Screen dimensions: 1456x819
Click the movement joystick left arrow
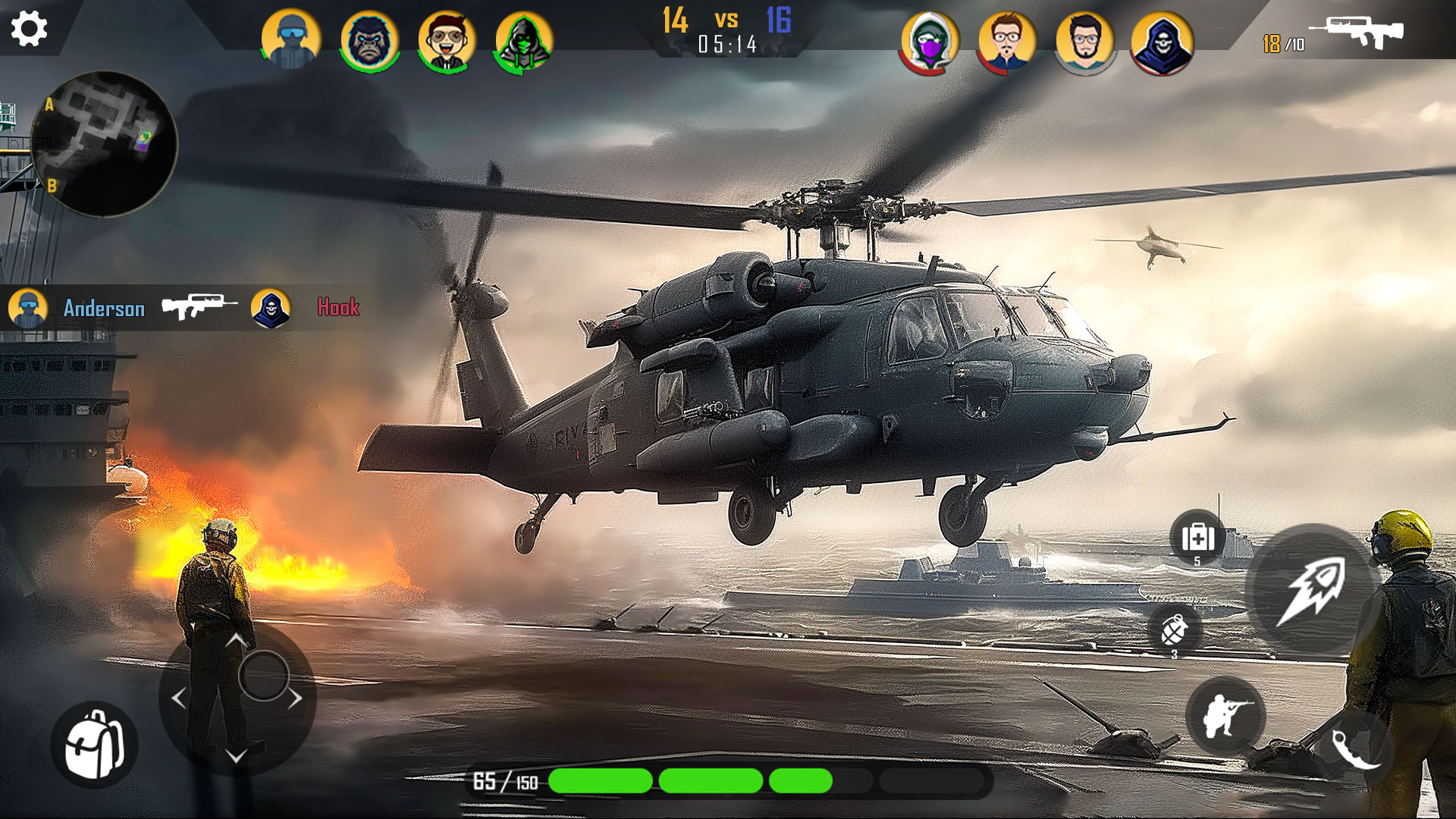(x=179, y=698)
